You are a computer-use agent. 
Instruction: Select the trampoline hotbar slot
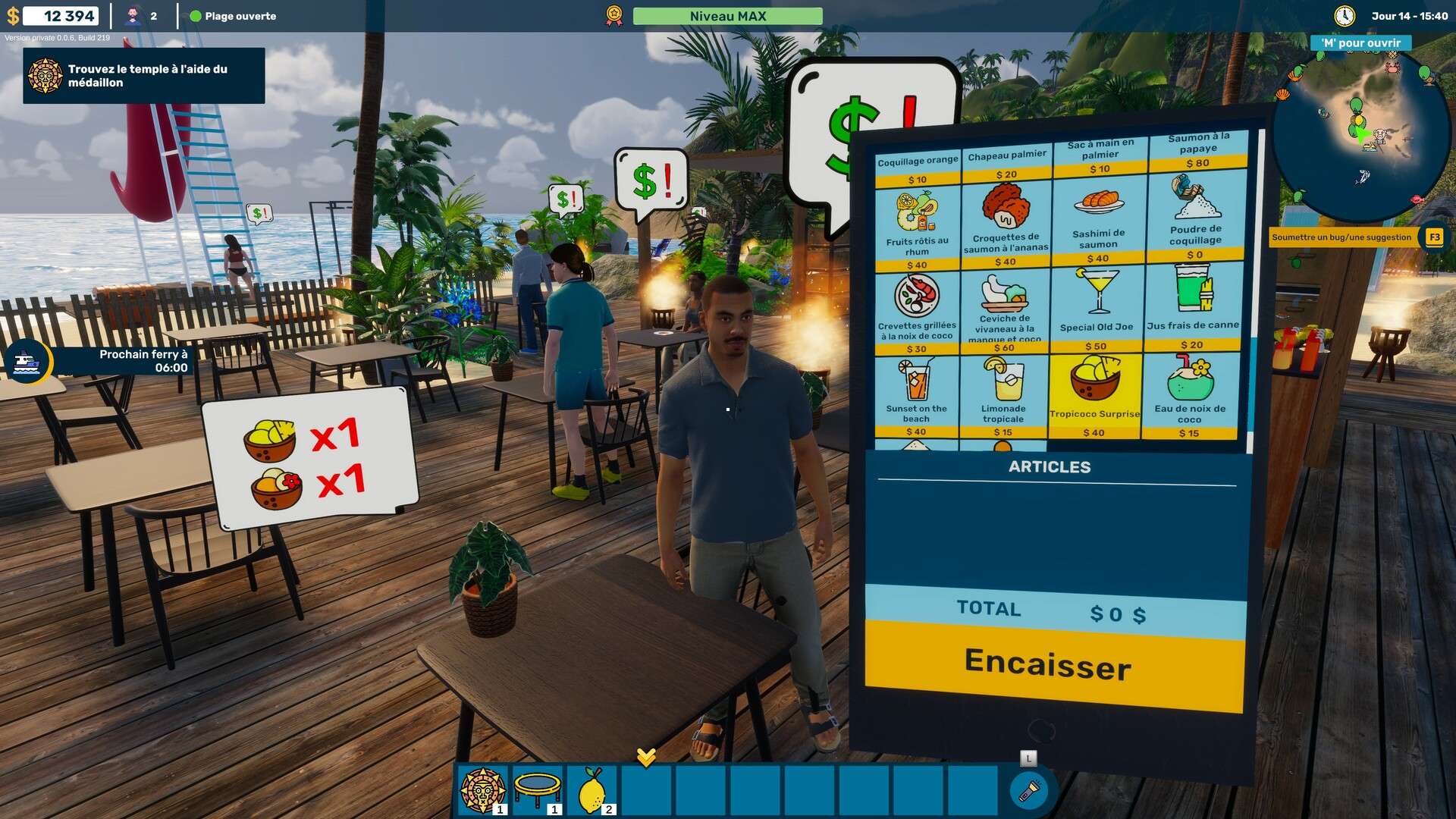[537, 790]
